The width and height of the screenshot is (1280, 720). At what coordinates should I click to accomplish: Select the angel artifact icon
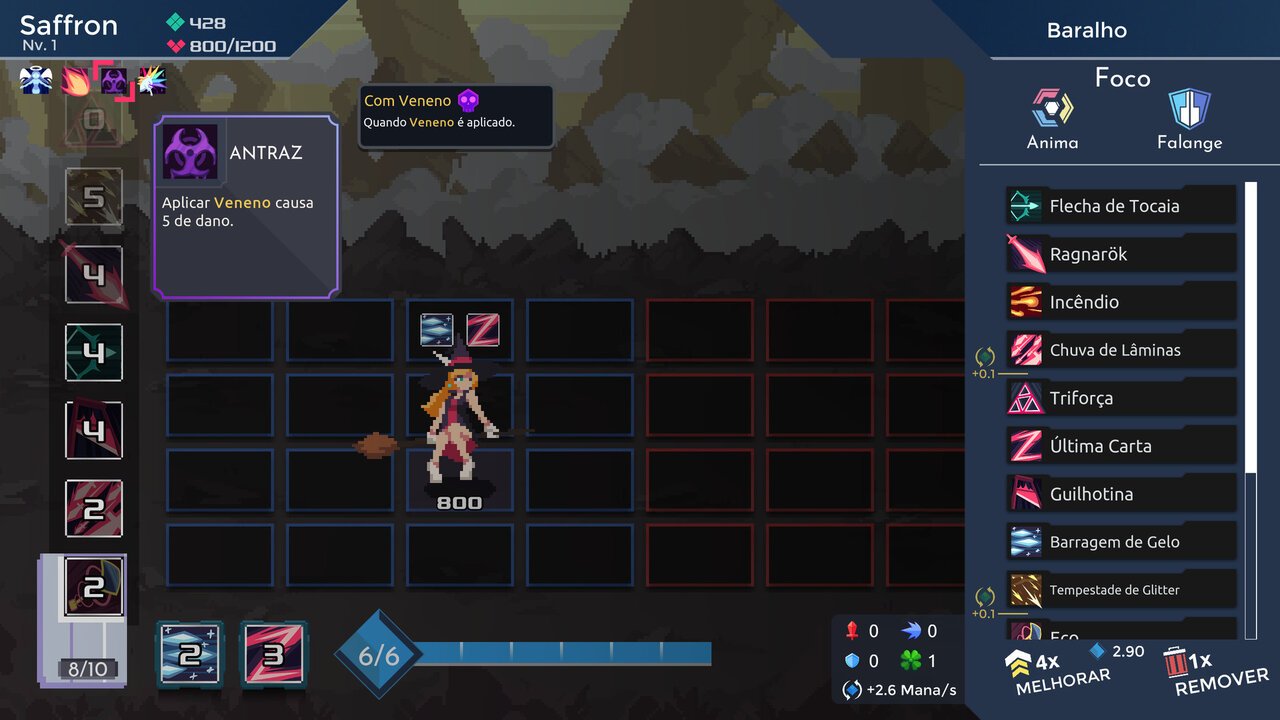[36, 79]
